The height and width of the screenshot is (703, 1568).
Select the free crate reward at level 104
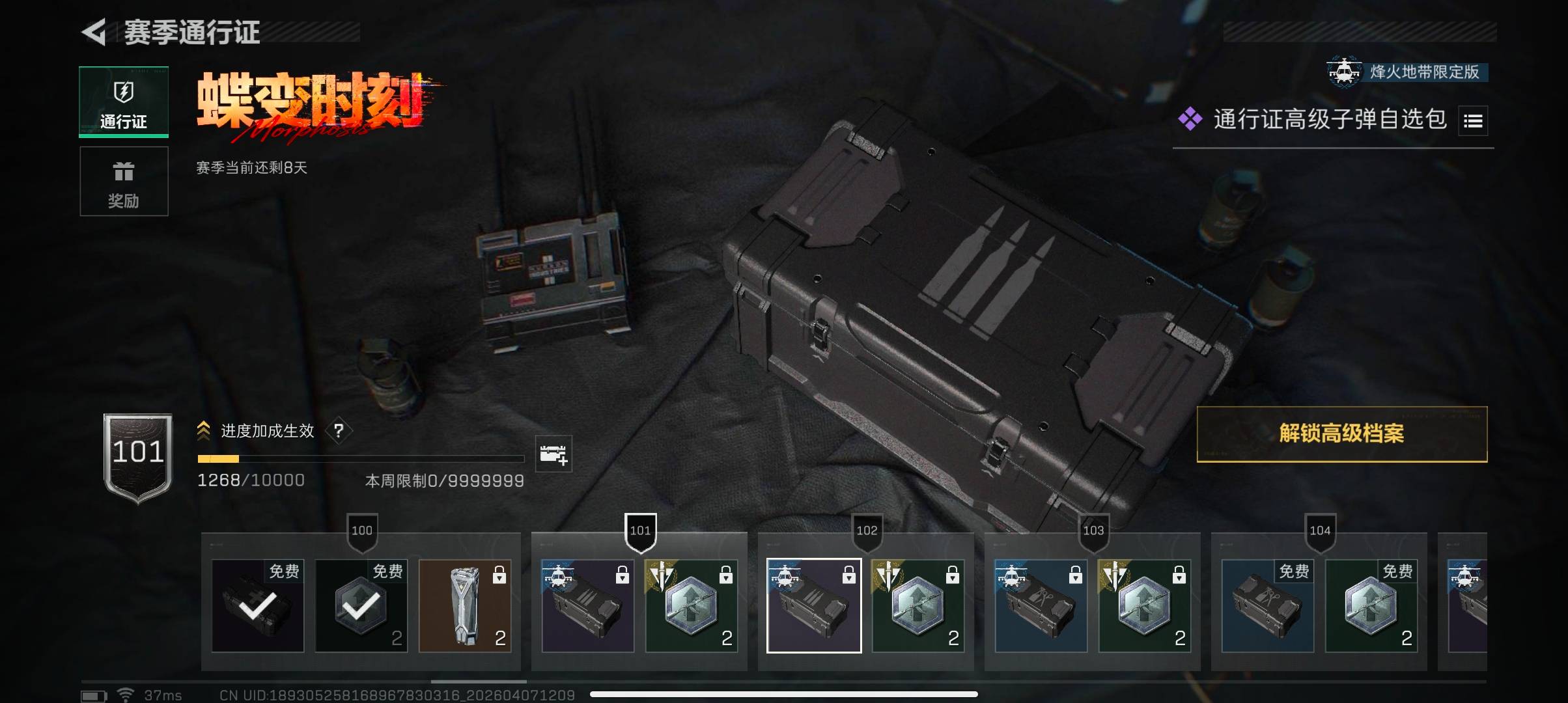[x=1267, y=606]
